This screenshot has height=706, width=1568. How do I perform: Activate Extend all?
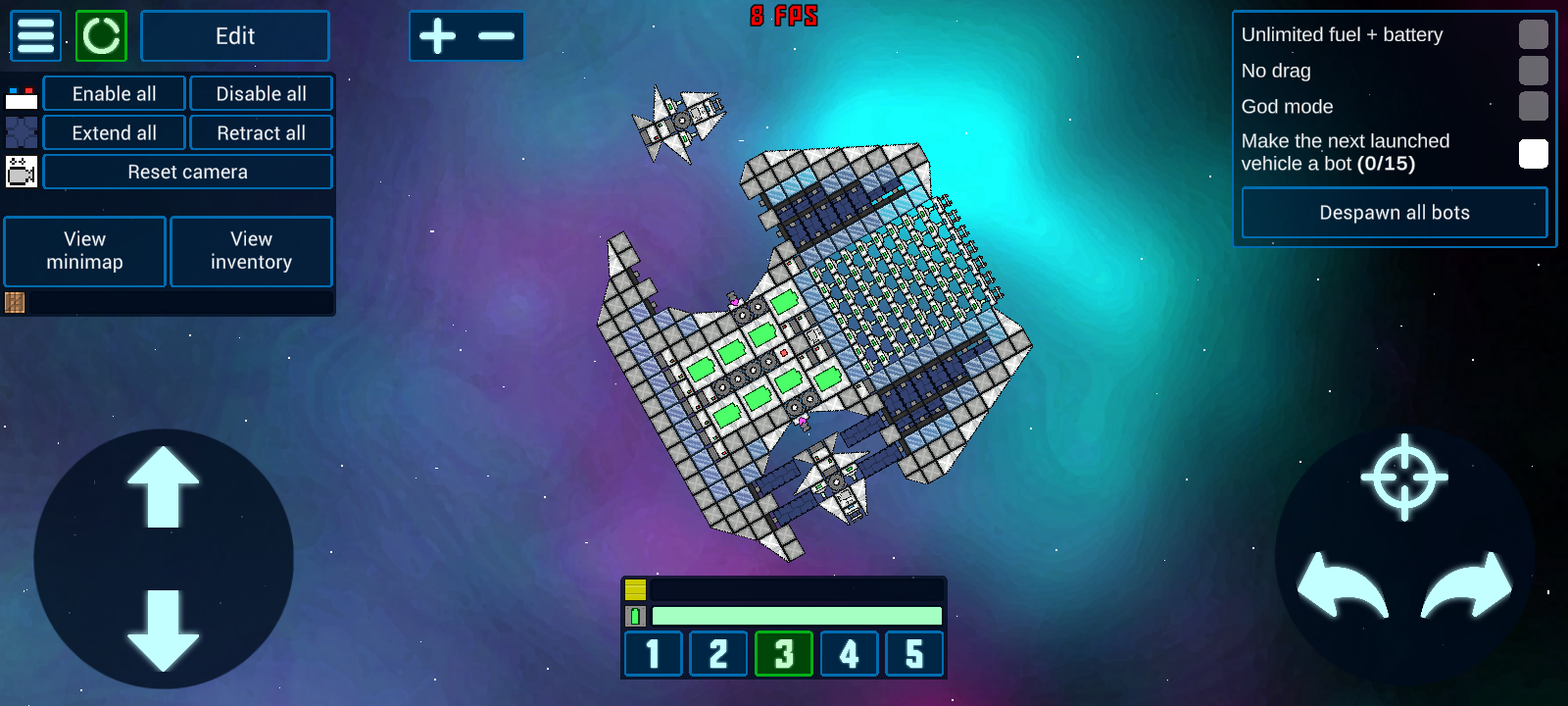pyautogui.click(x=114, y=133)
